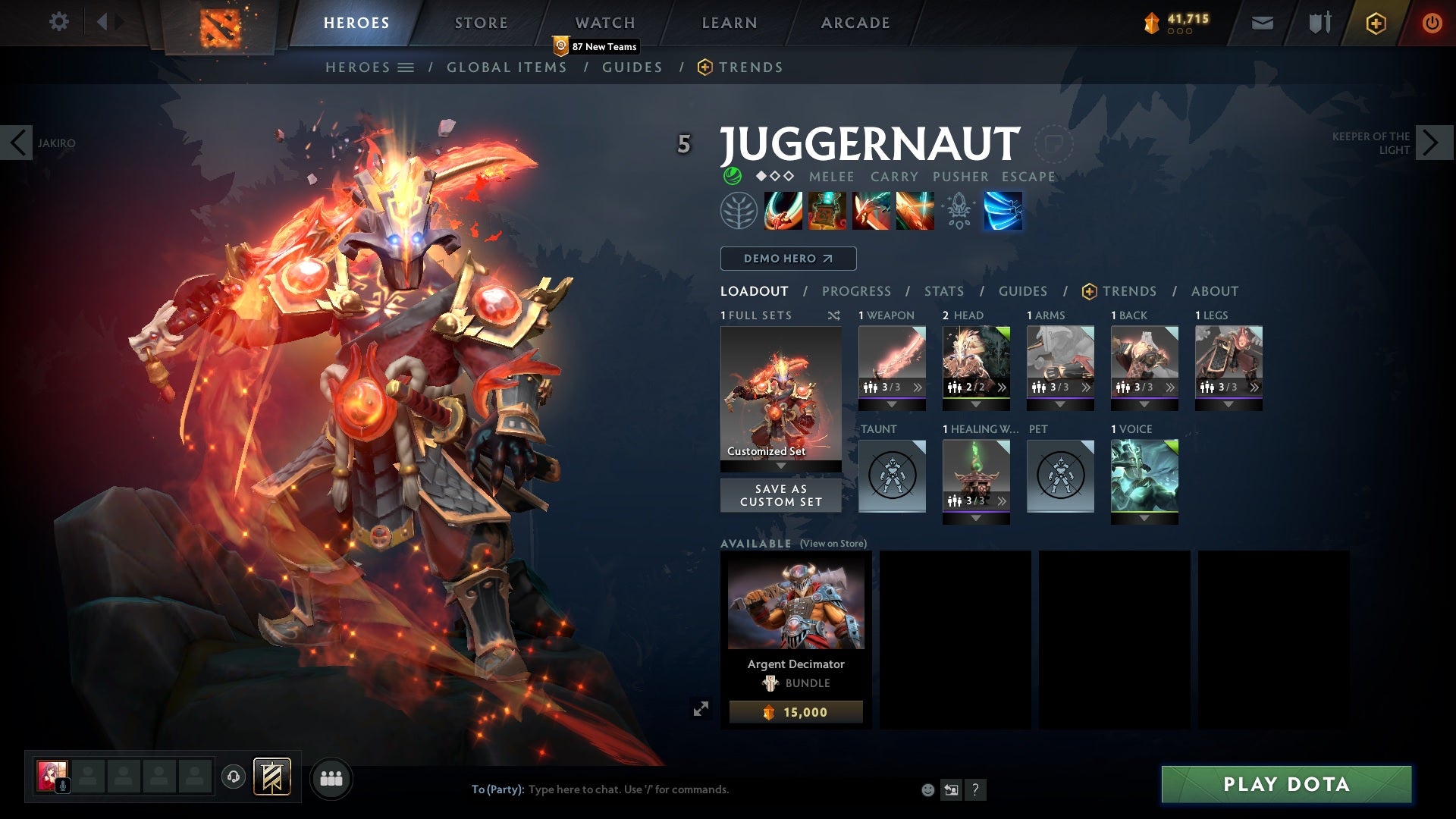This screenshot has width=1456, height=819.
Task: Click the shards currency icon at top
Action: click(1153, 22)
